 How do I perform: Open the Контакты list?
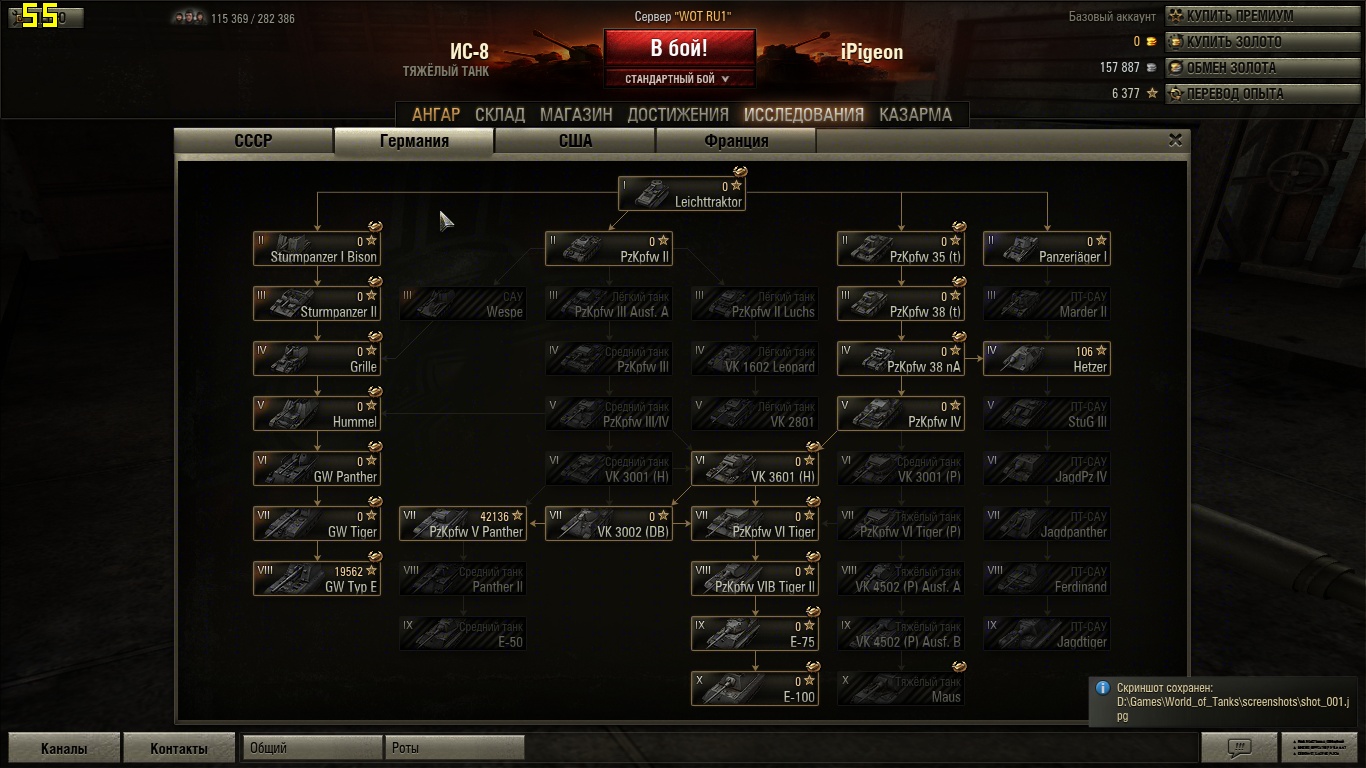pos(179,748)
